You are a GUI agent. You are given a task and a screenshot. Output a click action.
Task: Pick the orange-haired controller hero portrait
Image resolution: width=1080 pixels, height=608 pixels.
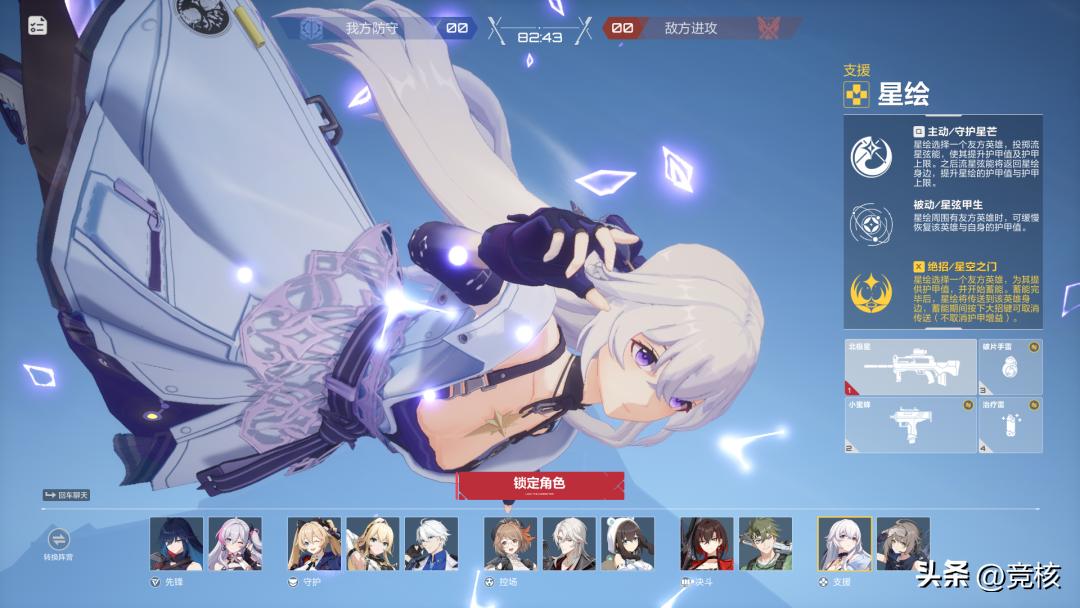pyautogui.click(x=510, y=544)
